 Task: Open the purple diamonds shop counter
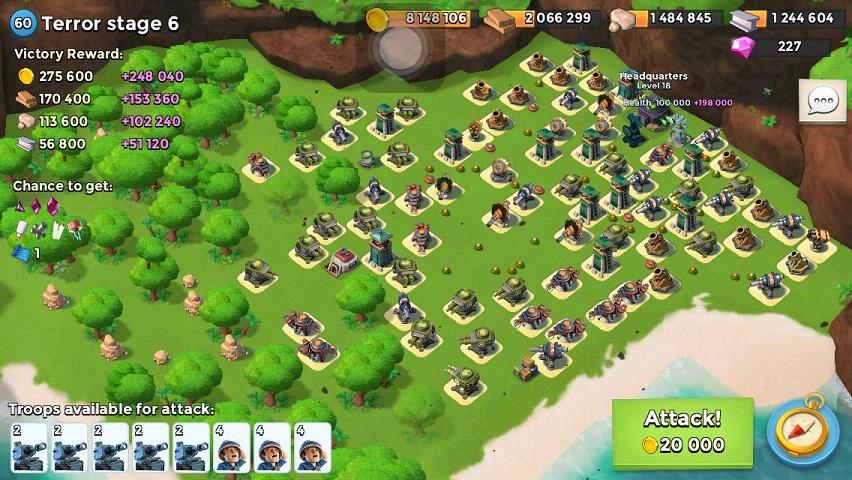[780, 46]
